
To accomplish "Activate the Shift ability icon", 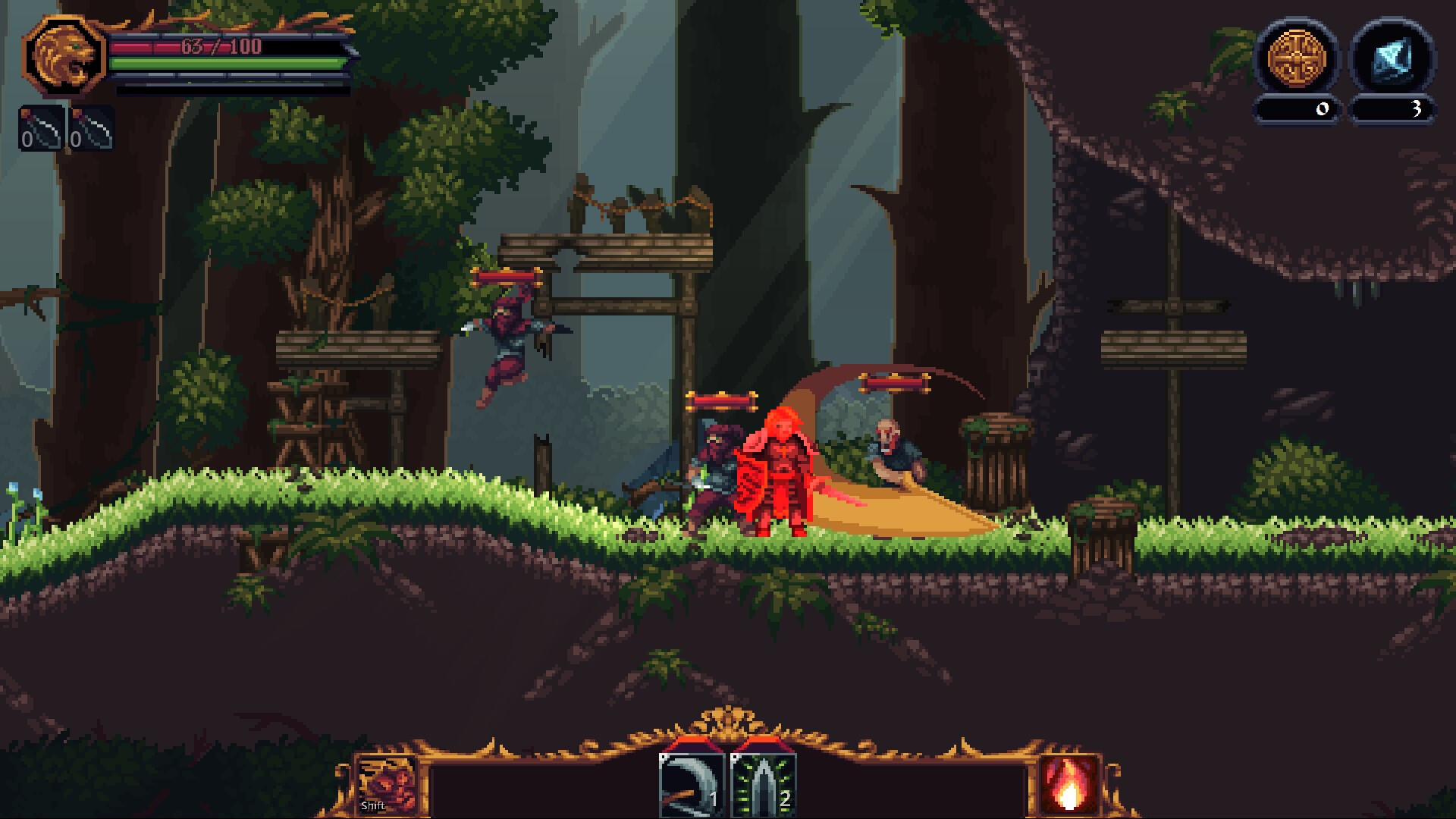I will click(x=388, y=783).
